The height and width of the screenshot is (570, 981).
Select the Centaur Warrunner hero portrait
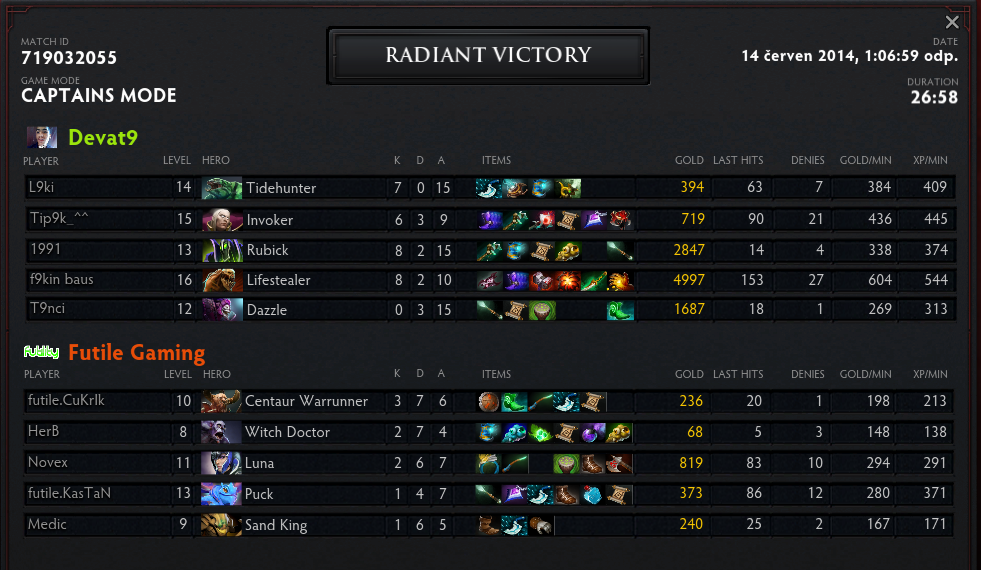(220, 401)
